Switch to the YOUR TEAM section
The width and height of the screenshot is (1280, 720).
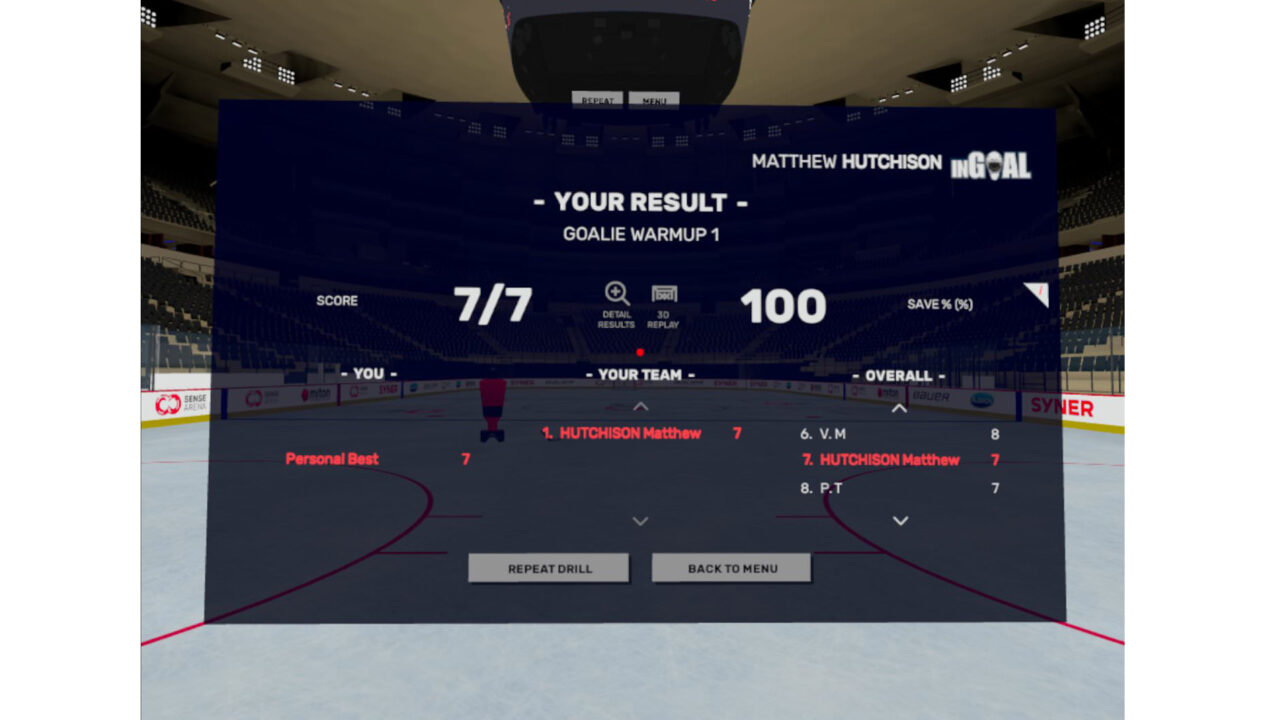tap(640, 373)
